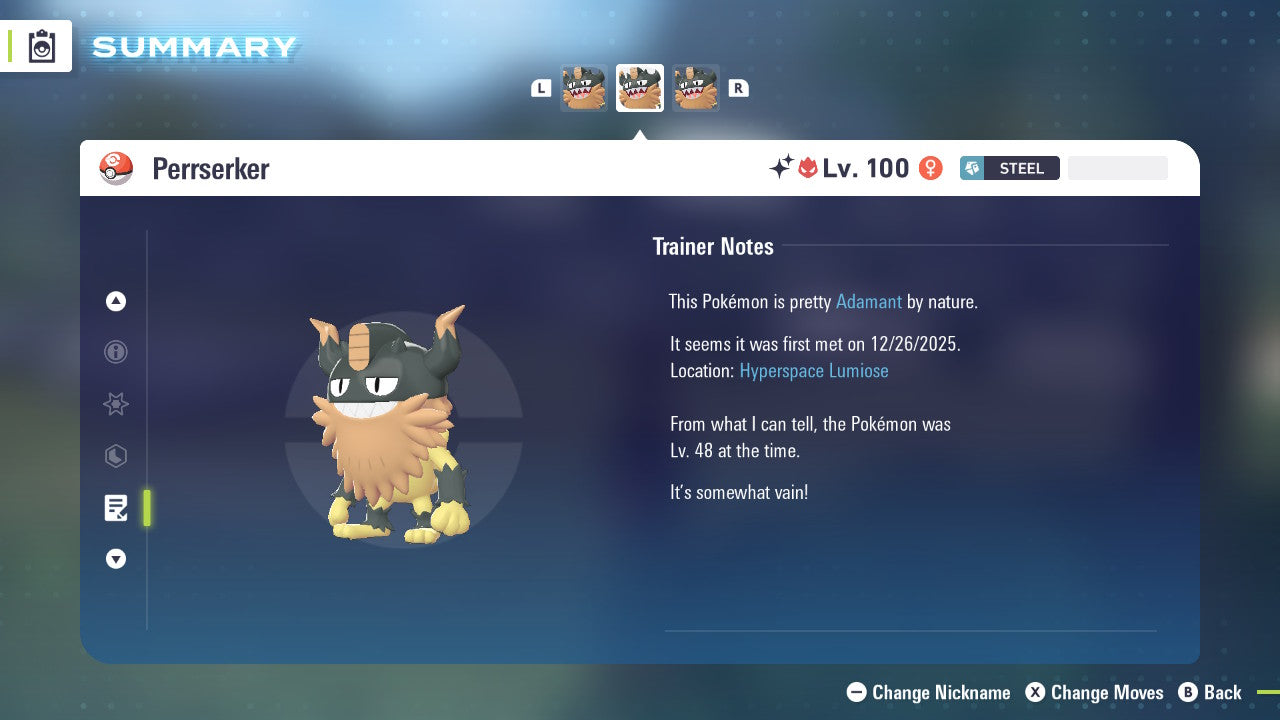Image resolution: width=1280 pixels, height=720 pixels.
Task: Click the Poké Ball icon beside Perrserker
Action: coord(116,168)
